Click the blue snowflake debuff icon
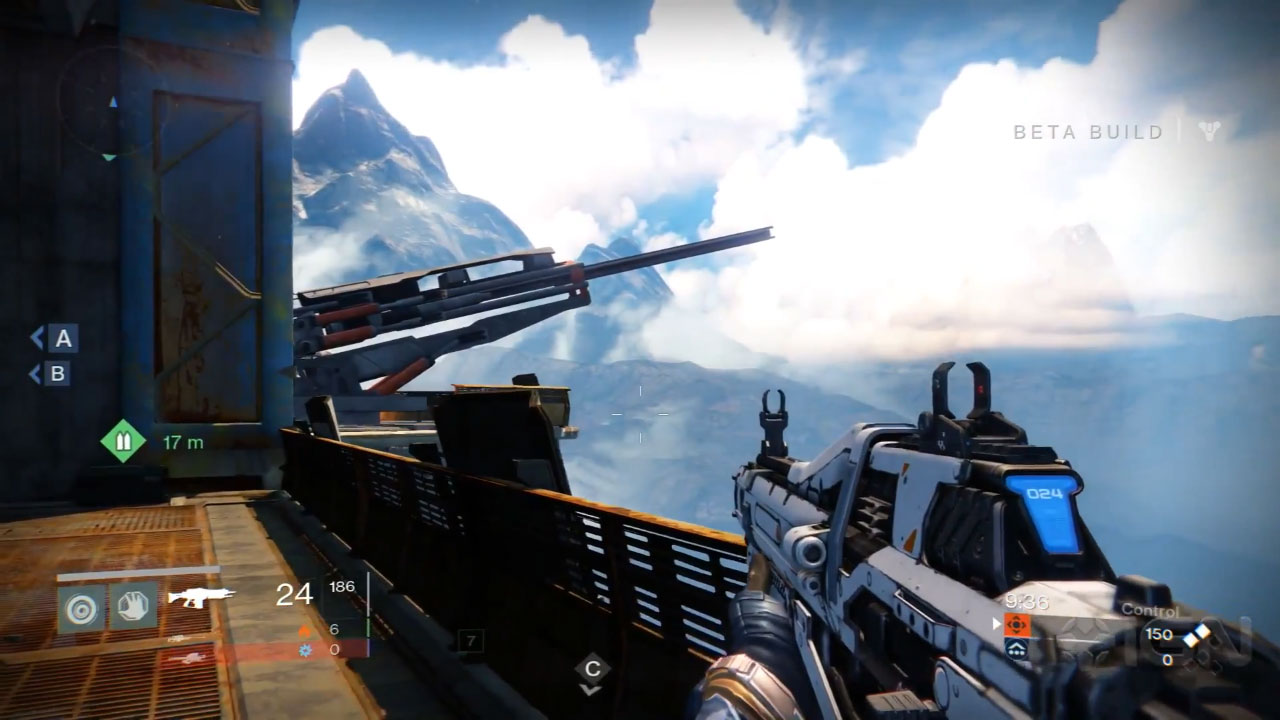Screen dimensions: 1280x720 [x=307, y=649]
